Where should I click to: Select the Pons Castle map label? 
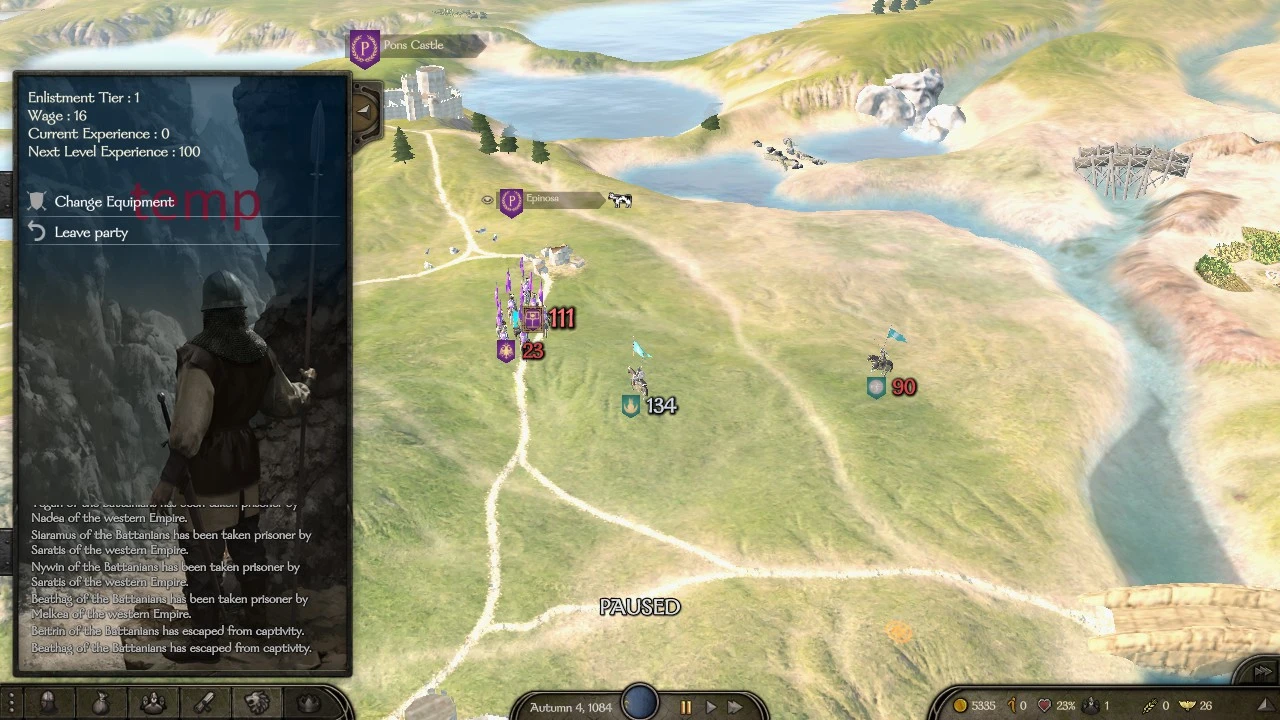415,45
